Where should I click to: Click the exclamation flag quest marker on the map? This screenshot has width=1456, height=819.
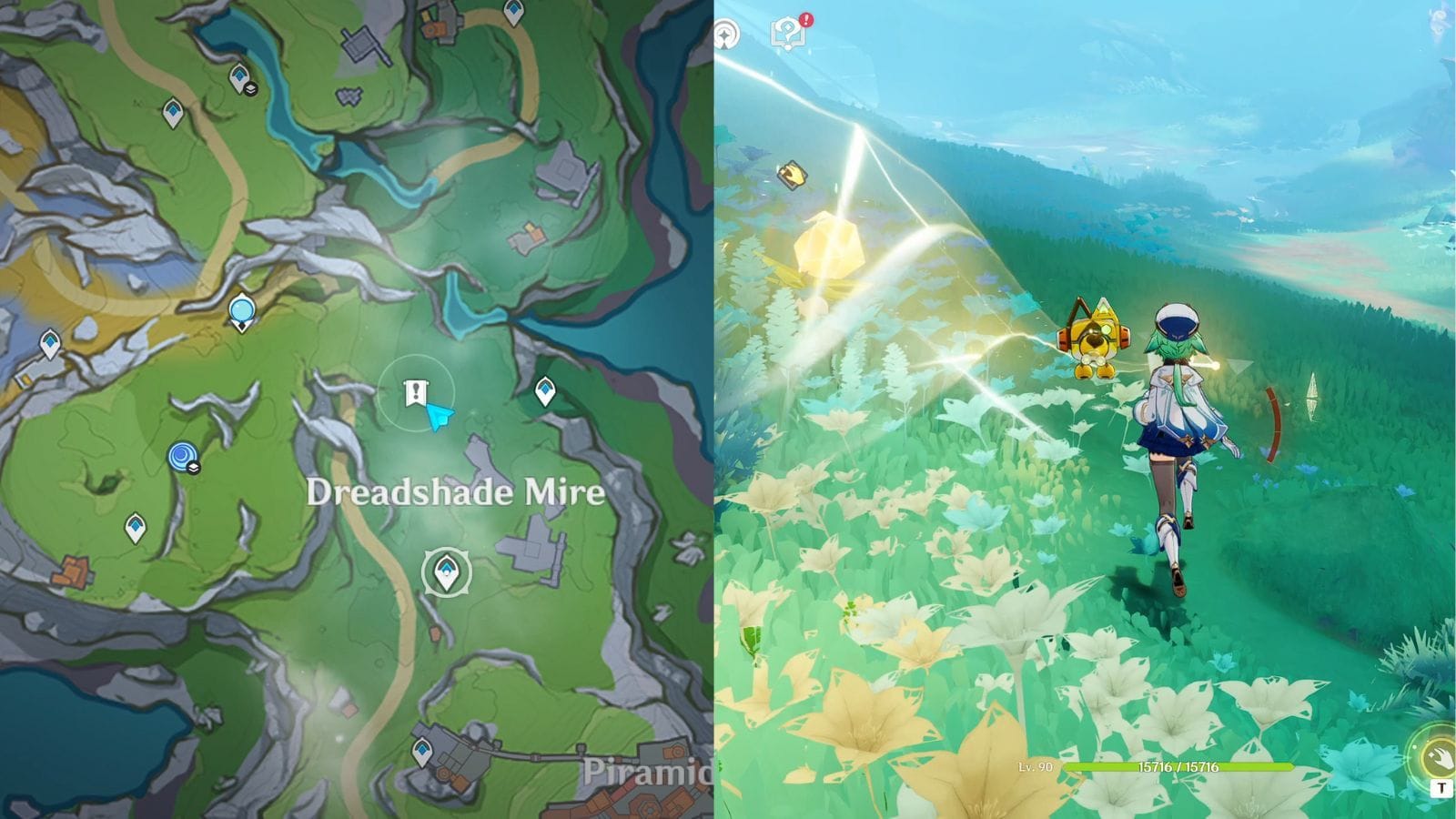[x=414, y=393]
